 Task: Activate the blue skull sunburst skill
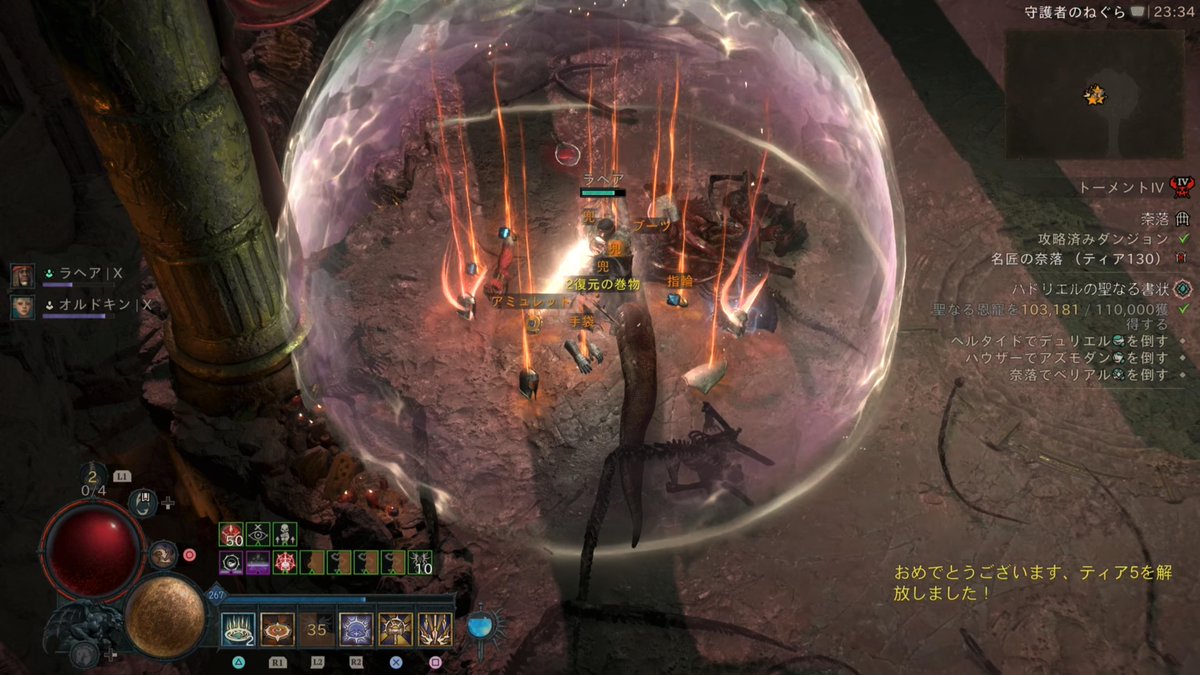point(356,630)
